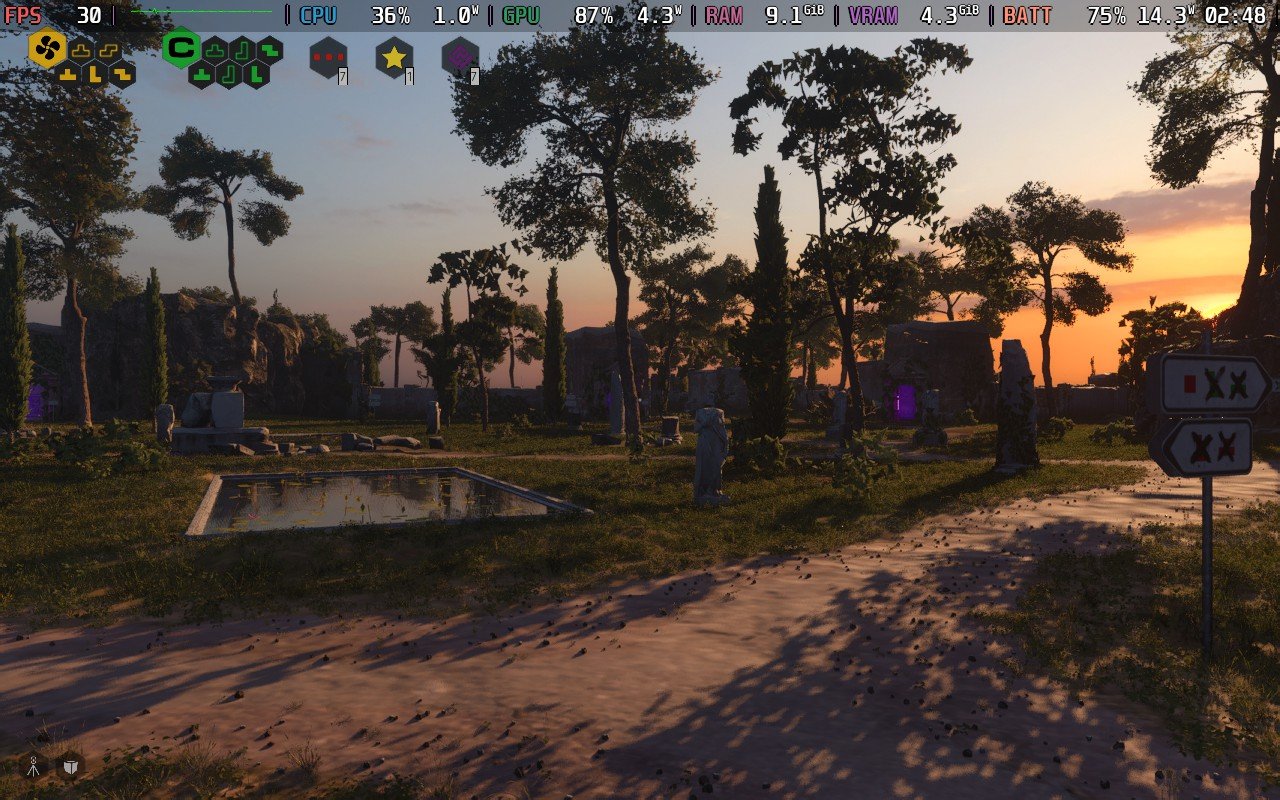Choose the solid yellow L tetromino piece
The width and height of the screenshot is (1280, 800).
click(95, 74)
